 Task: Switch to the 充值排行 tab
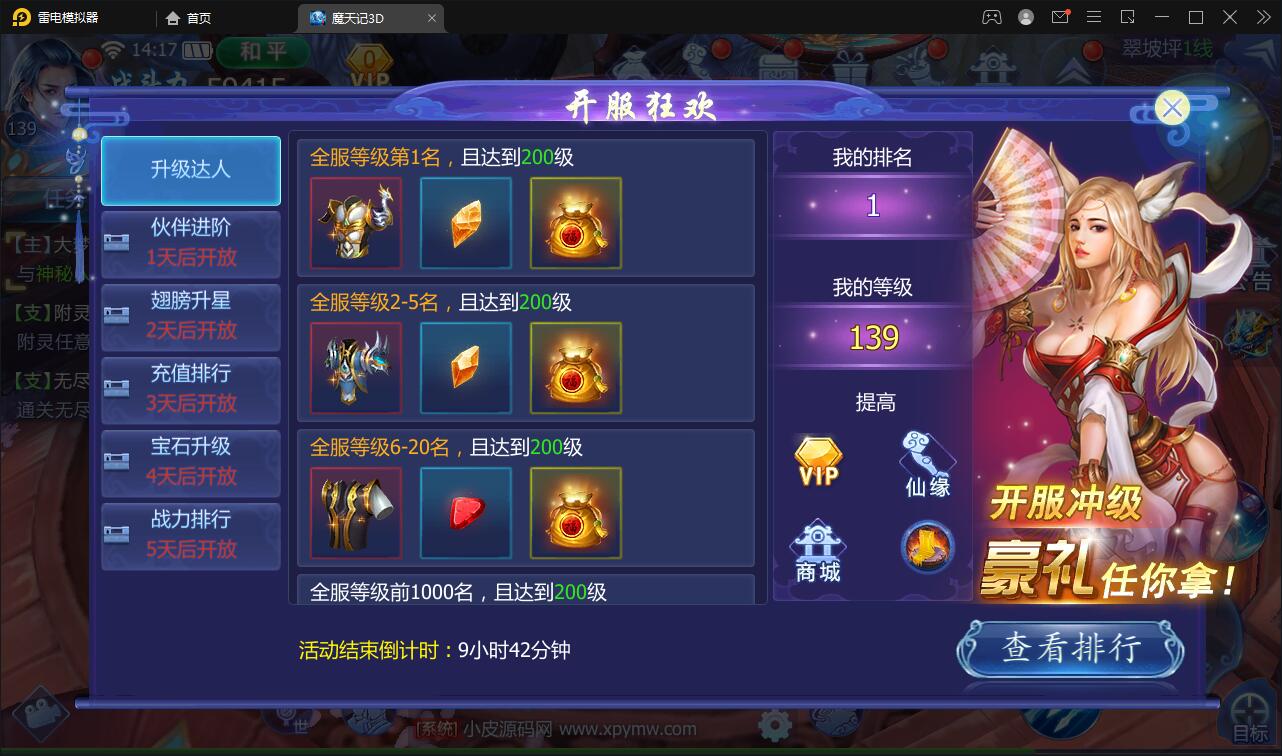pyautogui.click(x=190, y=390)
